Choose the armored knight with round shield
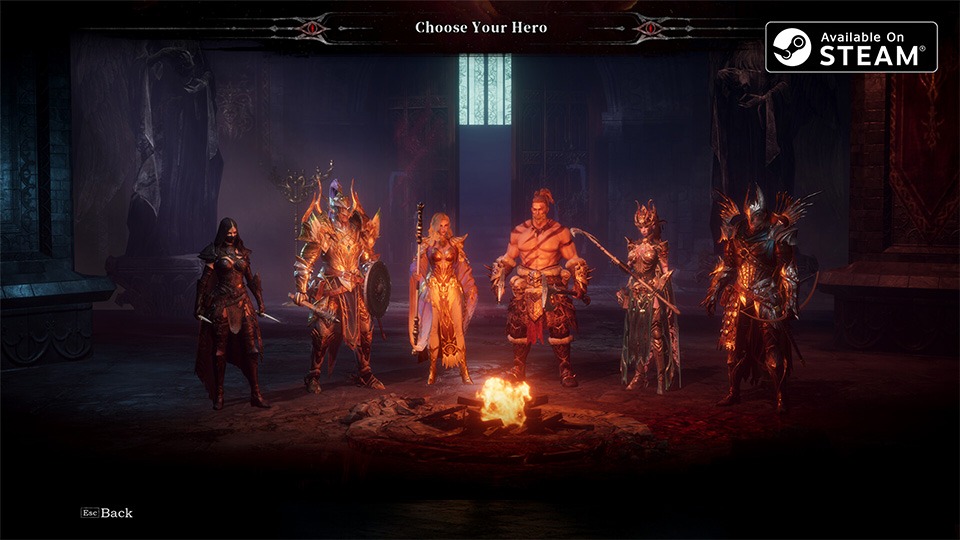This screenshot has width=960, height=540. click(x=336, y=290)
